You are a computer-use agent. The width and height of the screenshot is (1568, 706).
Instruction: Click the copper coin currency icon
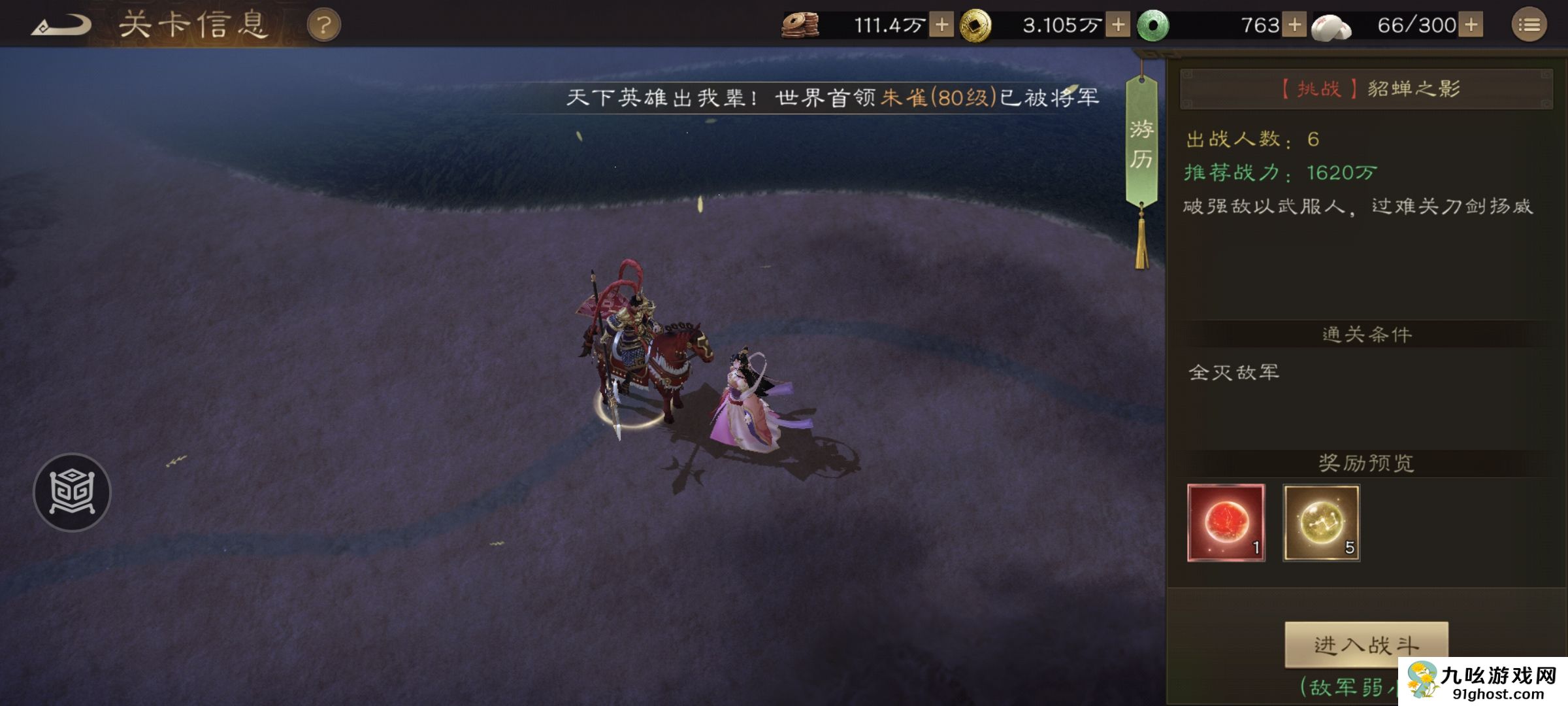point(802,26)
